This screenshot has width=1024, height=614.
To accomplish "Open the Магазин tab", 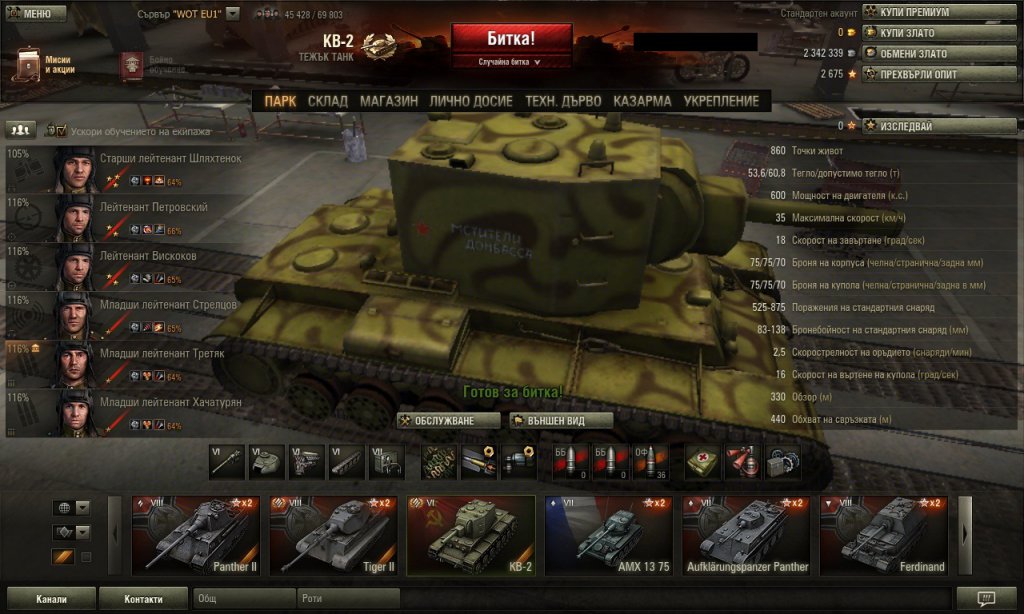I will (x=389, y=101).
